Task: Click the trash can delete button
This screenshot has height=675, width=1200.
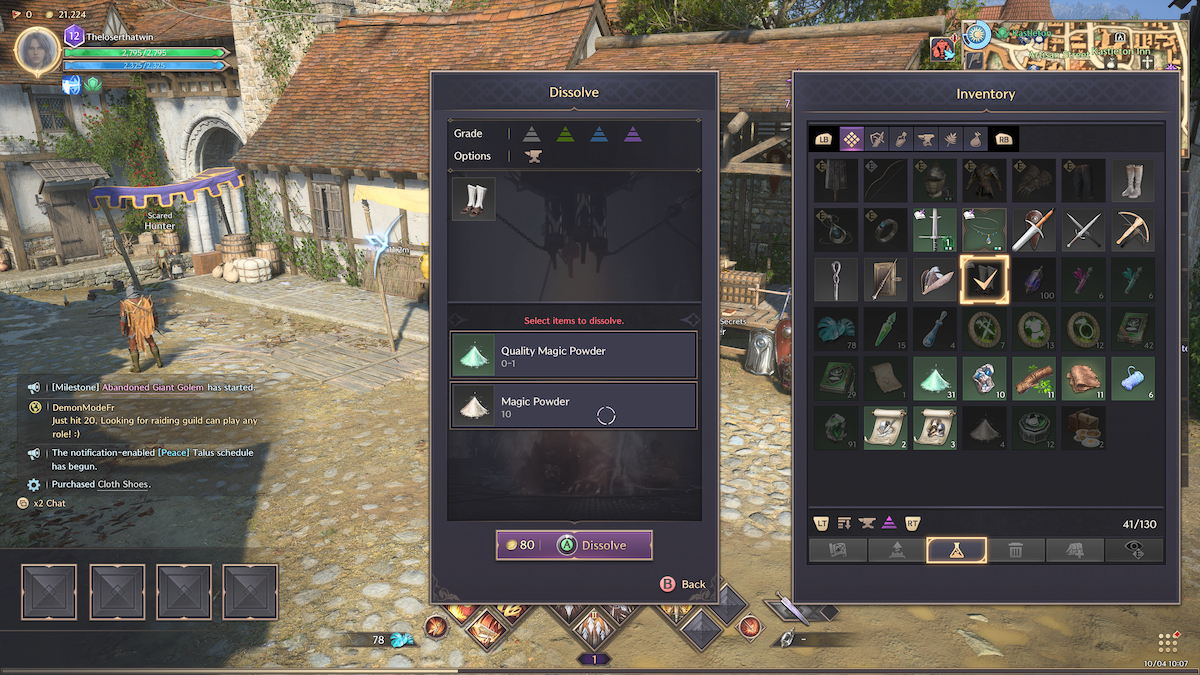Action: (1015, 550)
